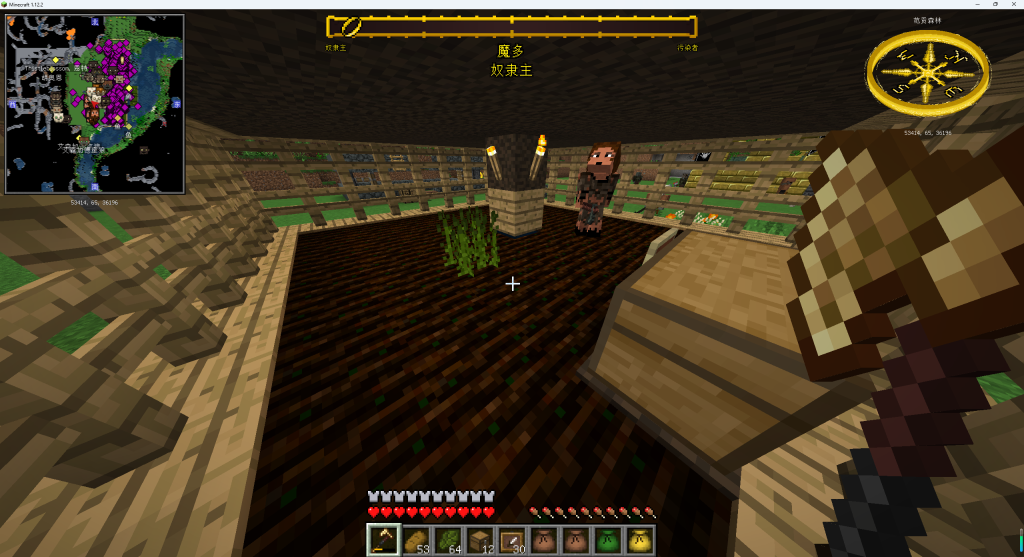Pick the framed item stack of 30
The width and height of the screenshot is (1024, 557).
(x=511, y=540)
